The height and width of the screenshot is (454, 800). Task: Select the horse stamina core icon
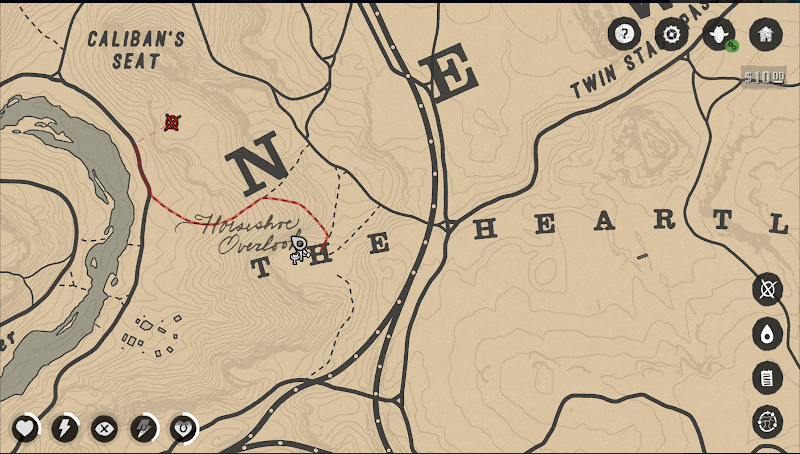[x=143, y=429]
